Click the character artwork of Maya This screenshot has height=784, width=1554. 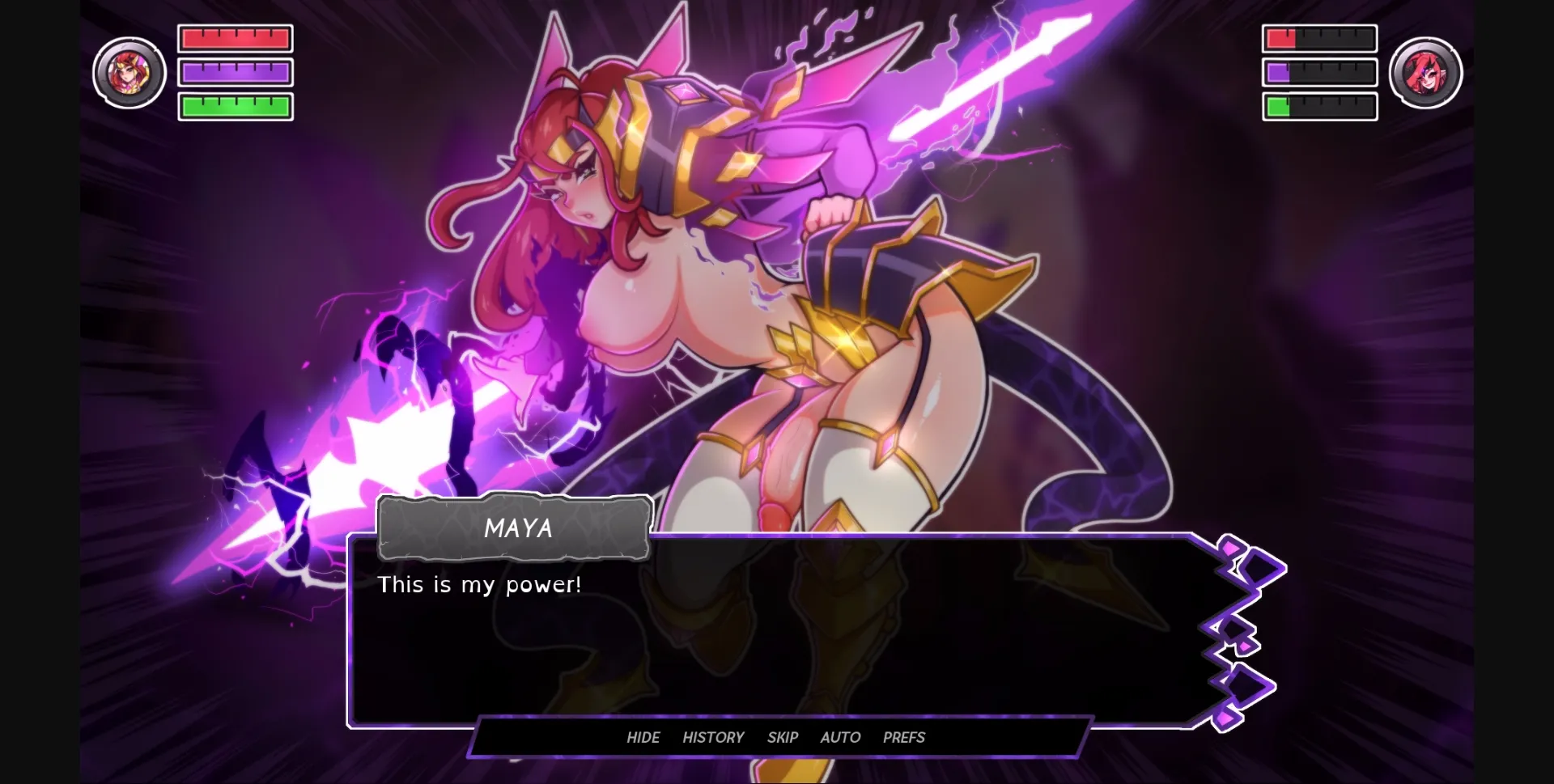pos(728,283)
